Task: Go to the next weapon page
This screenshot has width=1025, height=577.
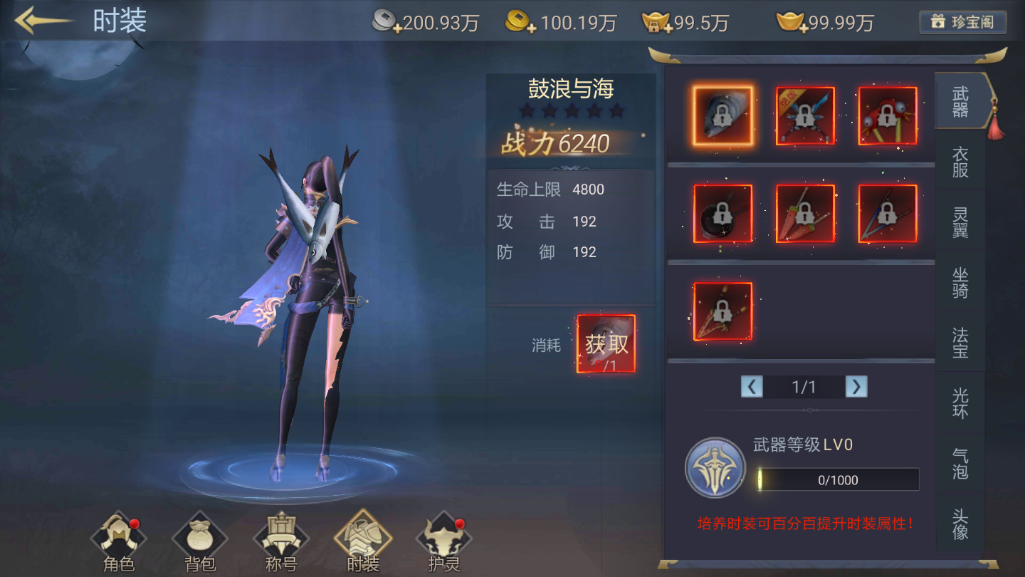Action: (x=856, y=387)
